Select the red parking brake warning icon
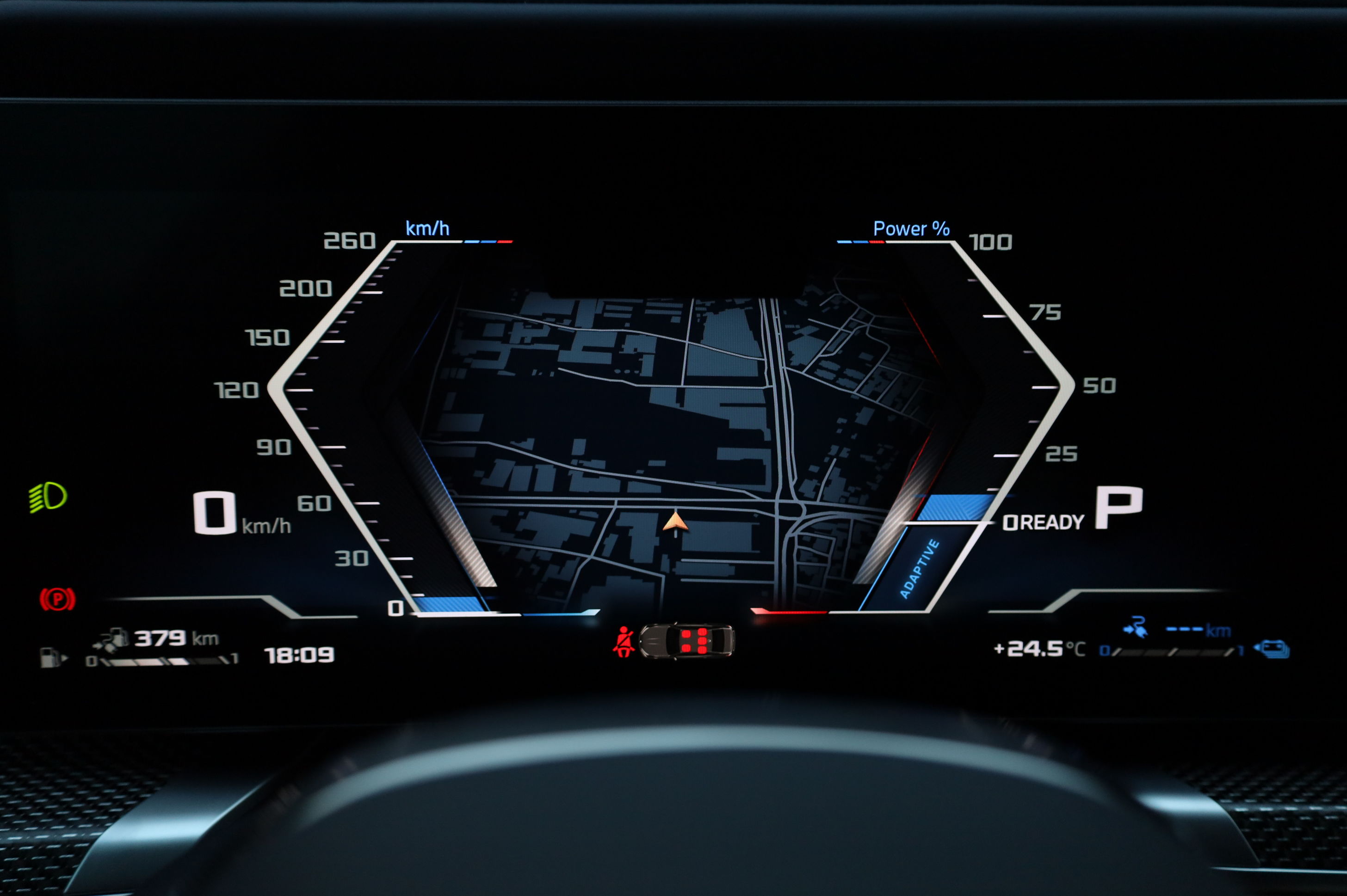 pyautogui.click(x=57, y=599)
